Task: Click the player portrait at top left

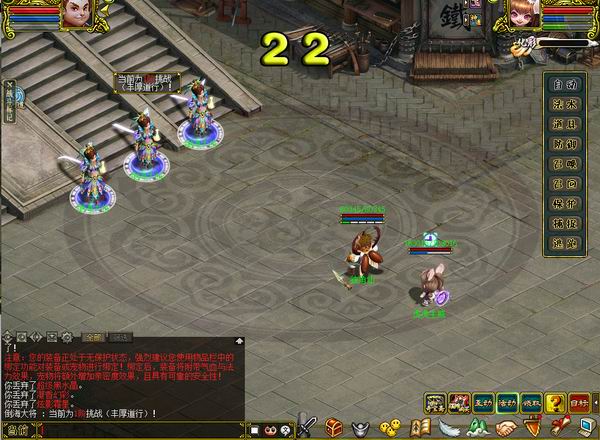Action: [x=74, y=13]
